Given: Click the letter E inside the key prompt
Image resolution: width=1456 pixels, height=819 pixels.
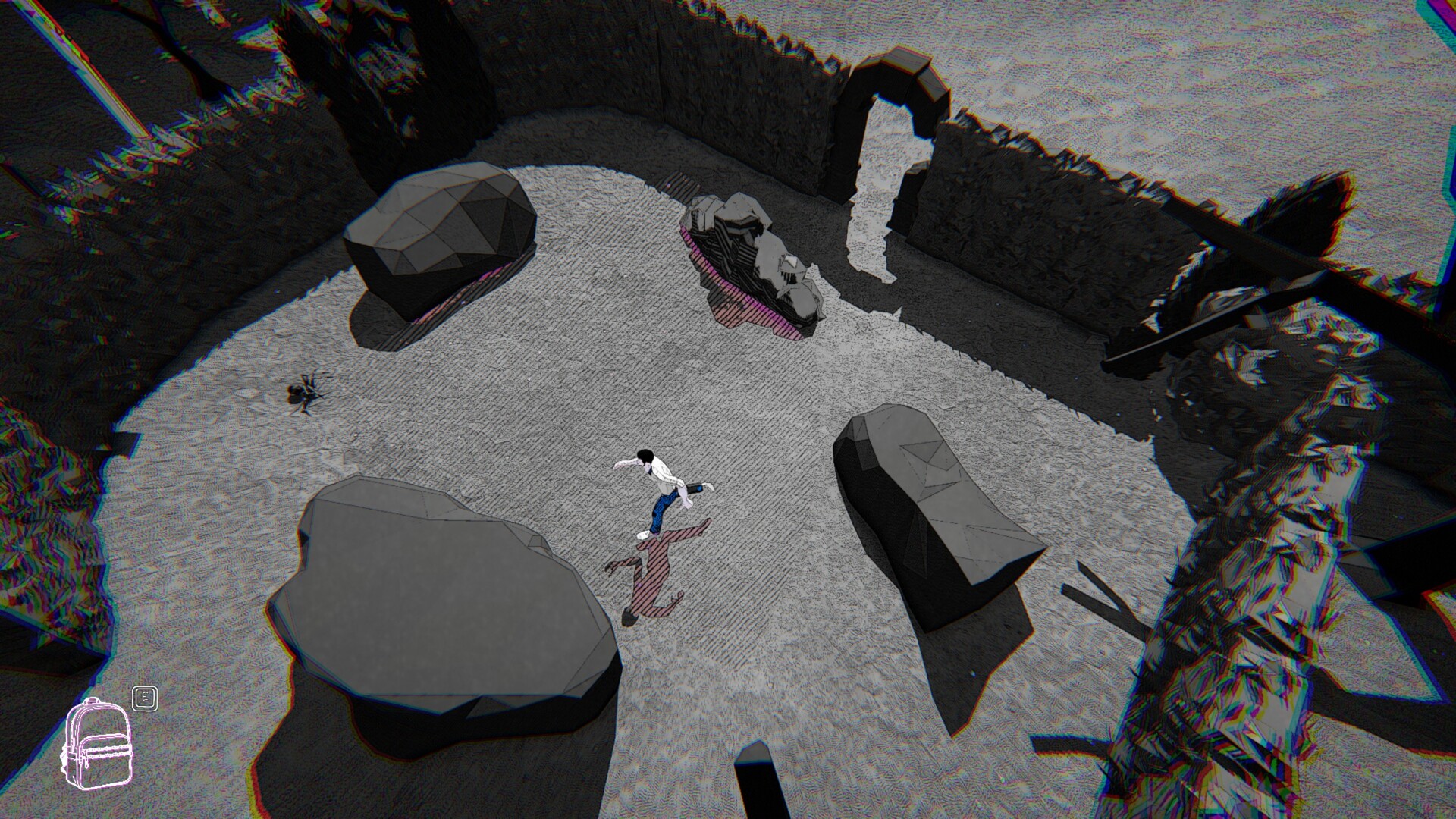Looking at the screenshot, I should point(145,698).
